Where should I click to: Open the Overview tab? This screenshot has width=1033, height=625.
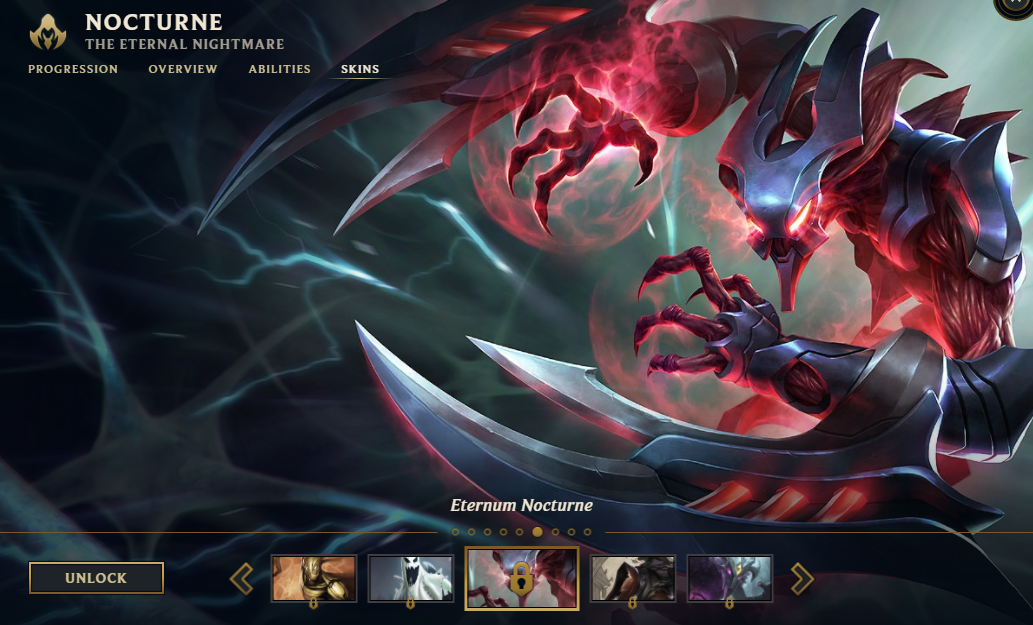point(183,69)
